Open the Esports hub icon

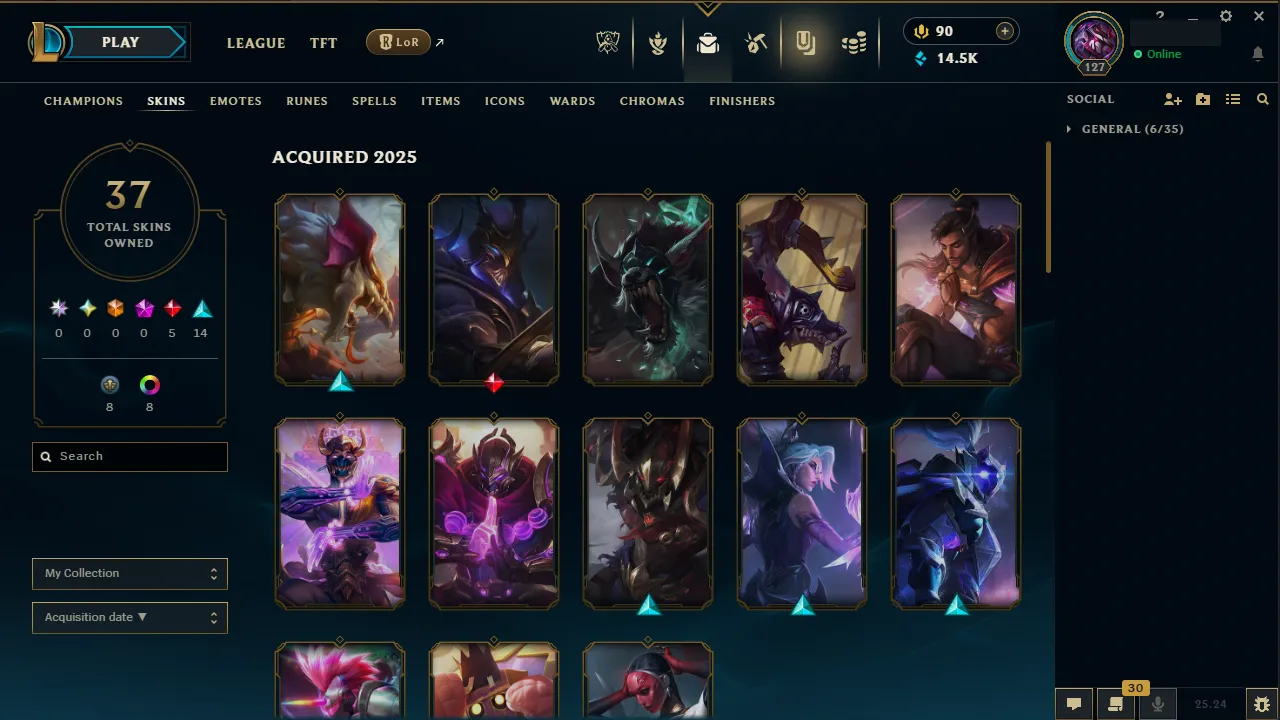[608, 42]
